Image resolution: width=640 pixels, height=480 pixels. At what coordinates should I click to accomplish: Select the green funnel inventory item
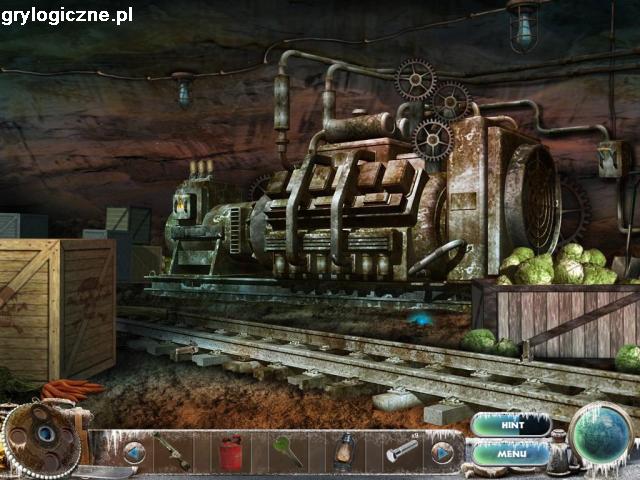[287, 450]
